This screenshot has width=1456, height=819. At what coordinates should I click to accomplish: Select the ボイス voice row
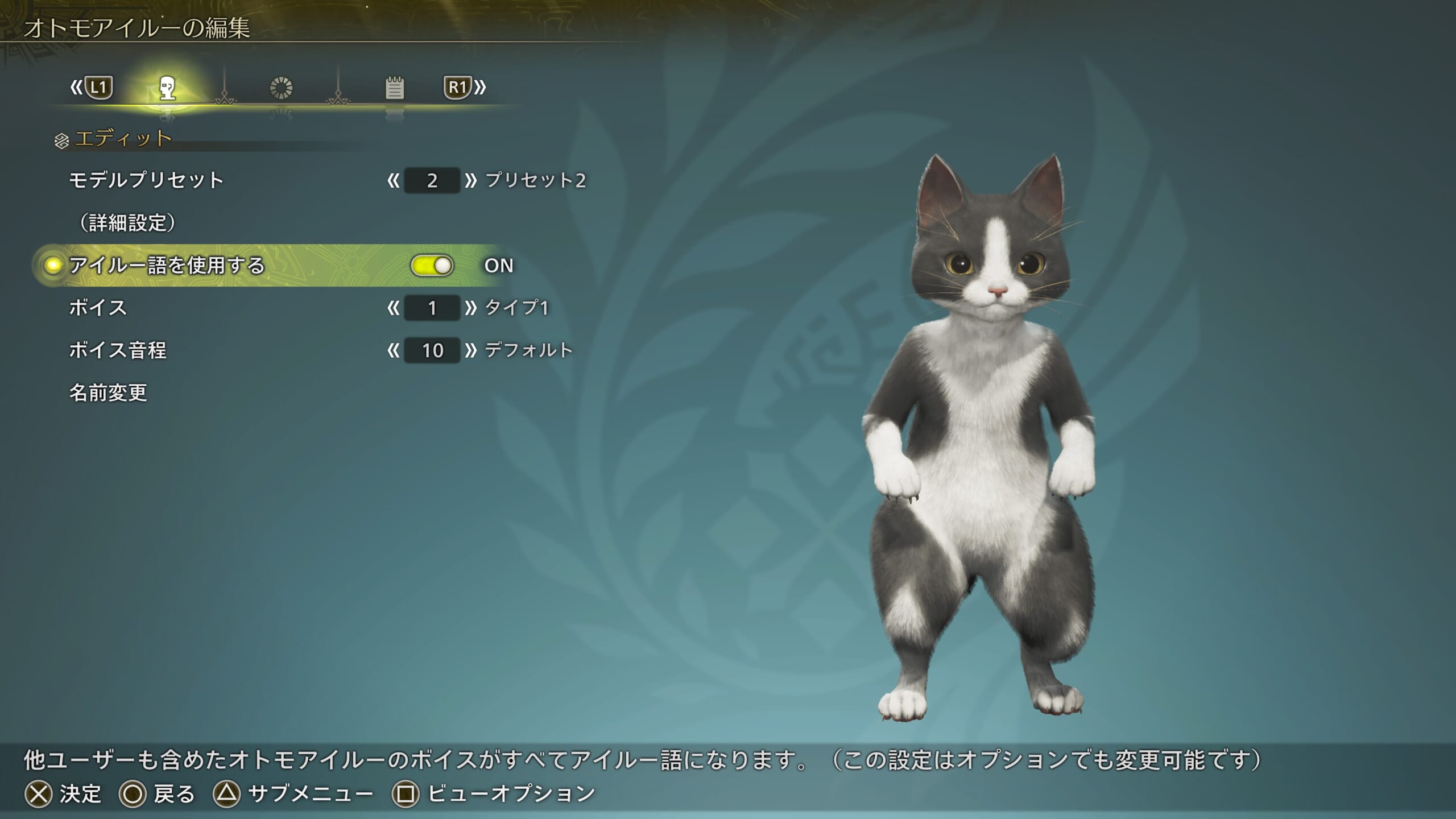[x=98, y=308]
